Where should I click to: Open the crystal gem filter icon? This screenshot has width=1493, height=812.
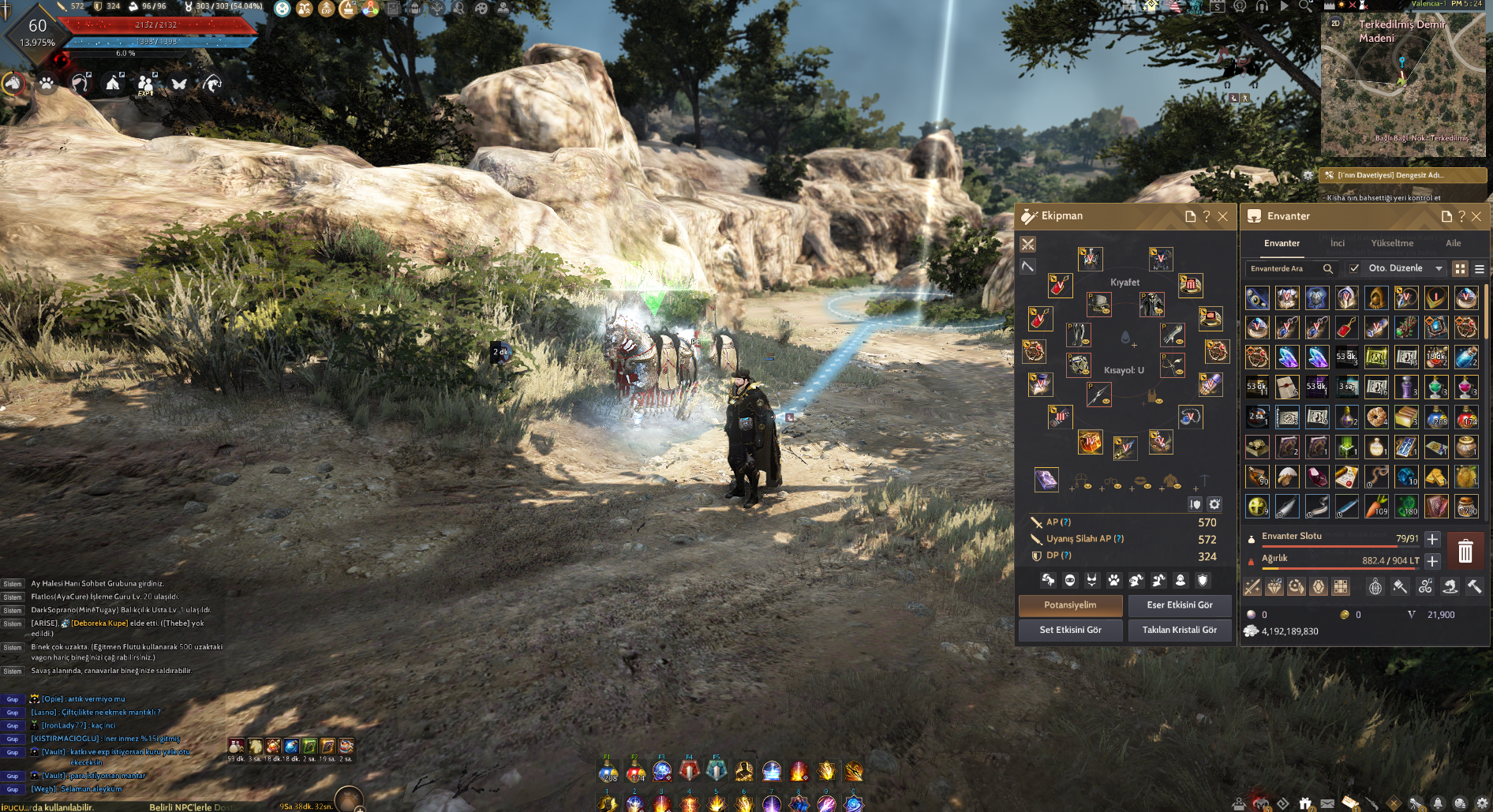coord(1319,586)
